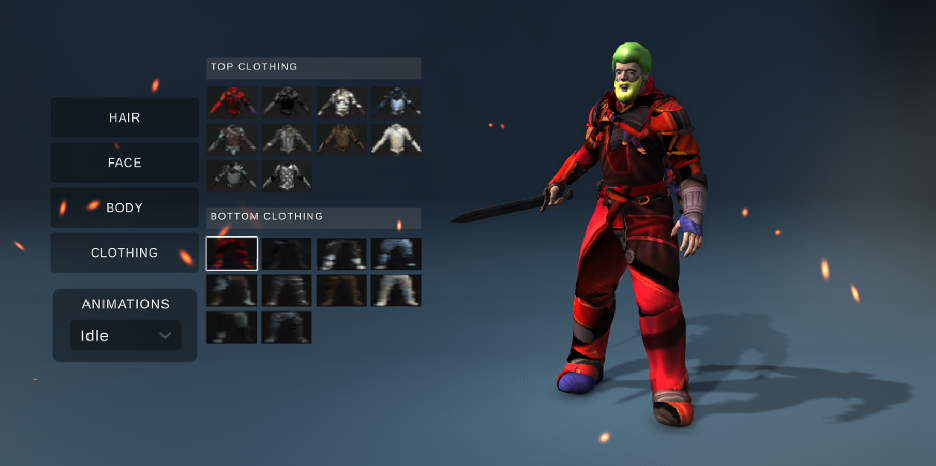The image size is (936, 466).
Task: Open the Hair customization category
Action: pyautogui.click(x=124, y=118)
